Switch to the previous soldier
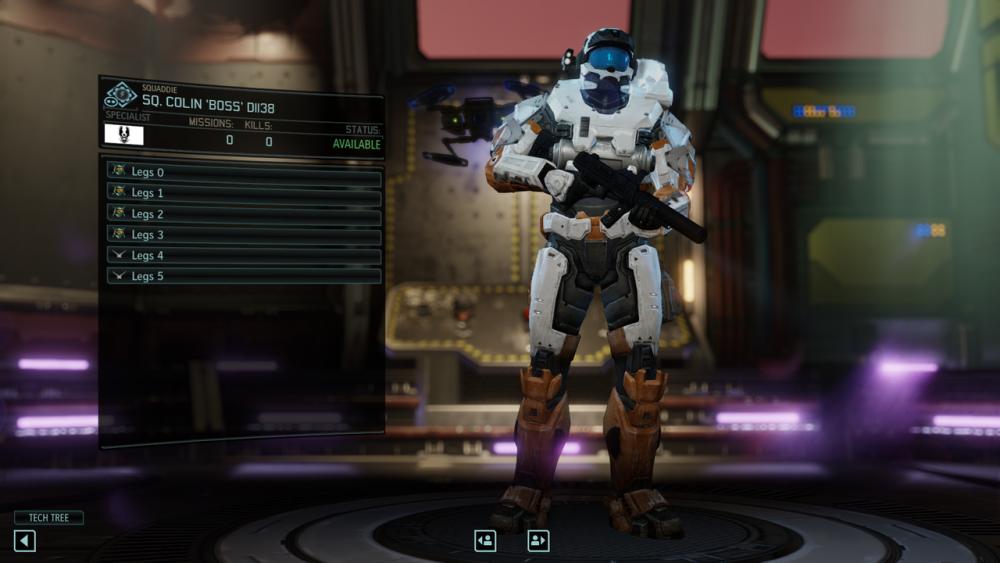The width and height of the screenshot is (1000, 563). click(x=485, y=541)
